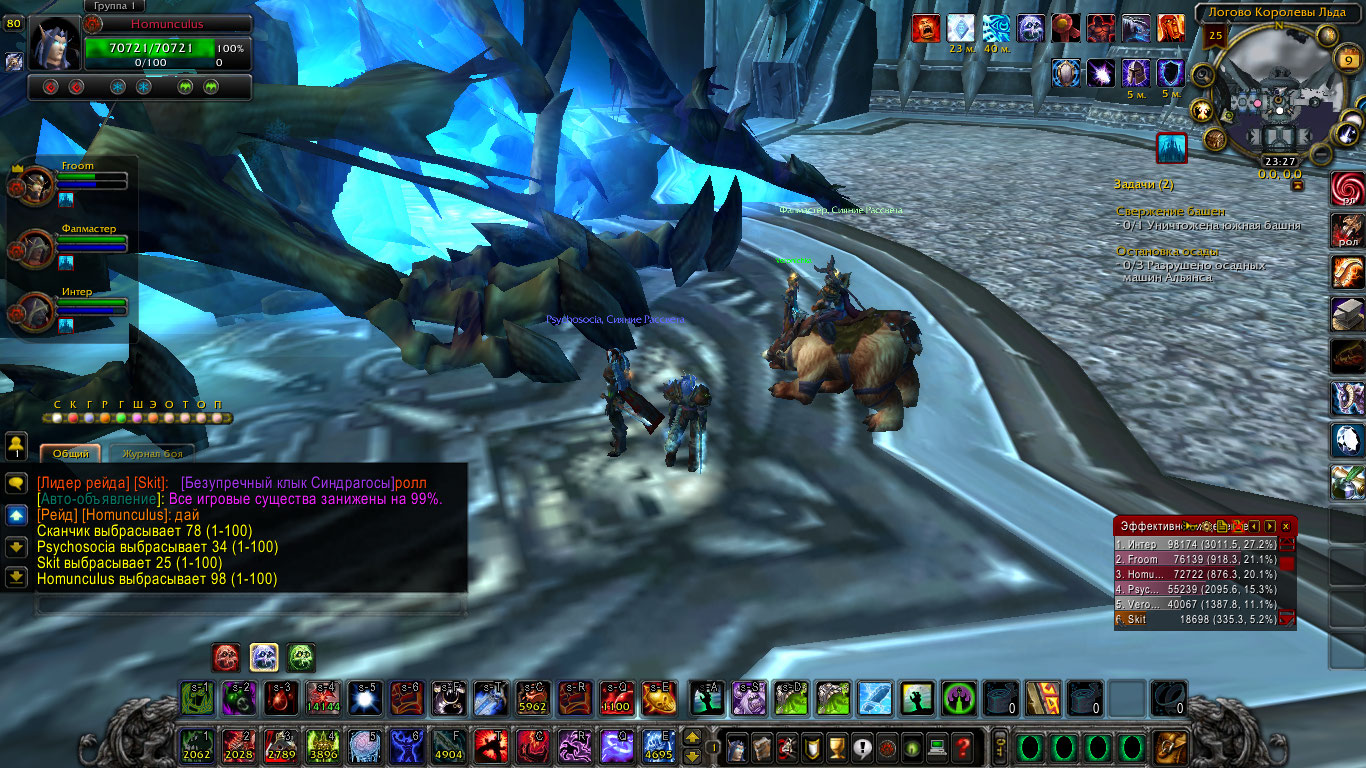Open the backpack bag slot

click(x=1170, y=747)
